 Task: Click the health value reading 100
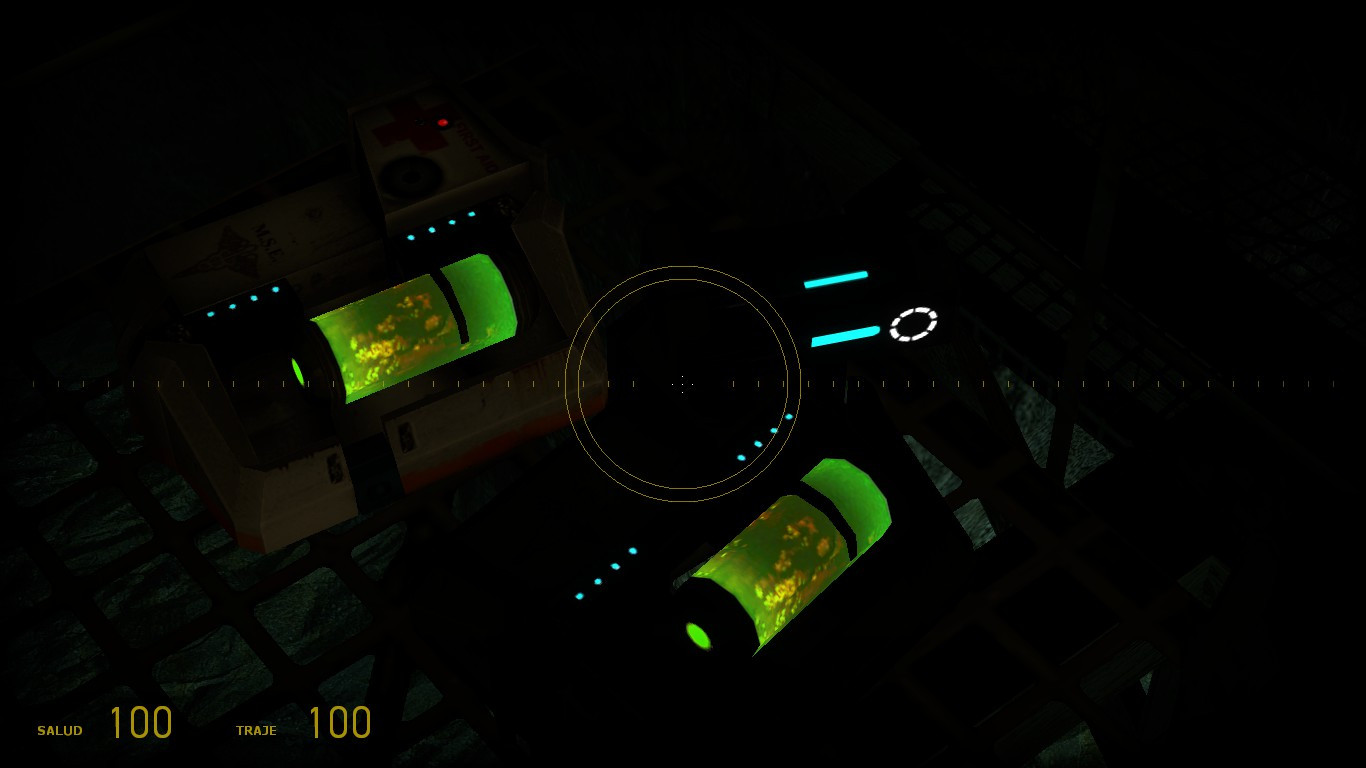tap(143, 722)
